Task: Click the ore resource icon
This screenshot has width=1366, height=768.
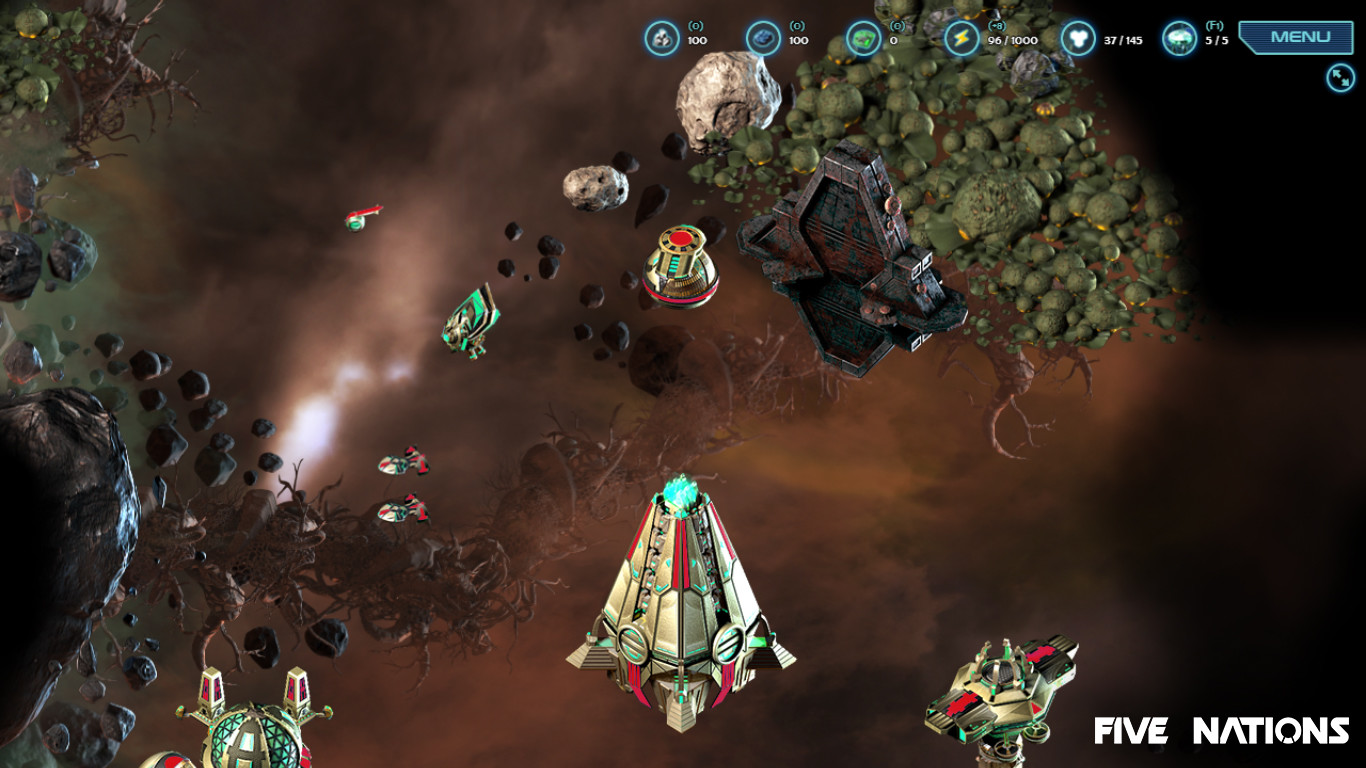Action: pos(660,38)
